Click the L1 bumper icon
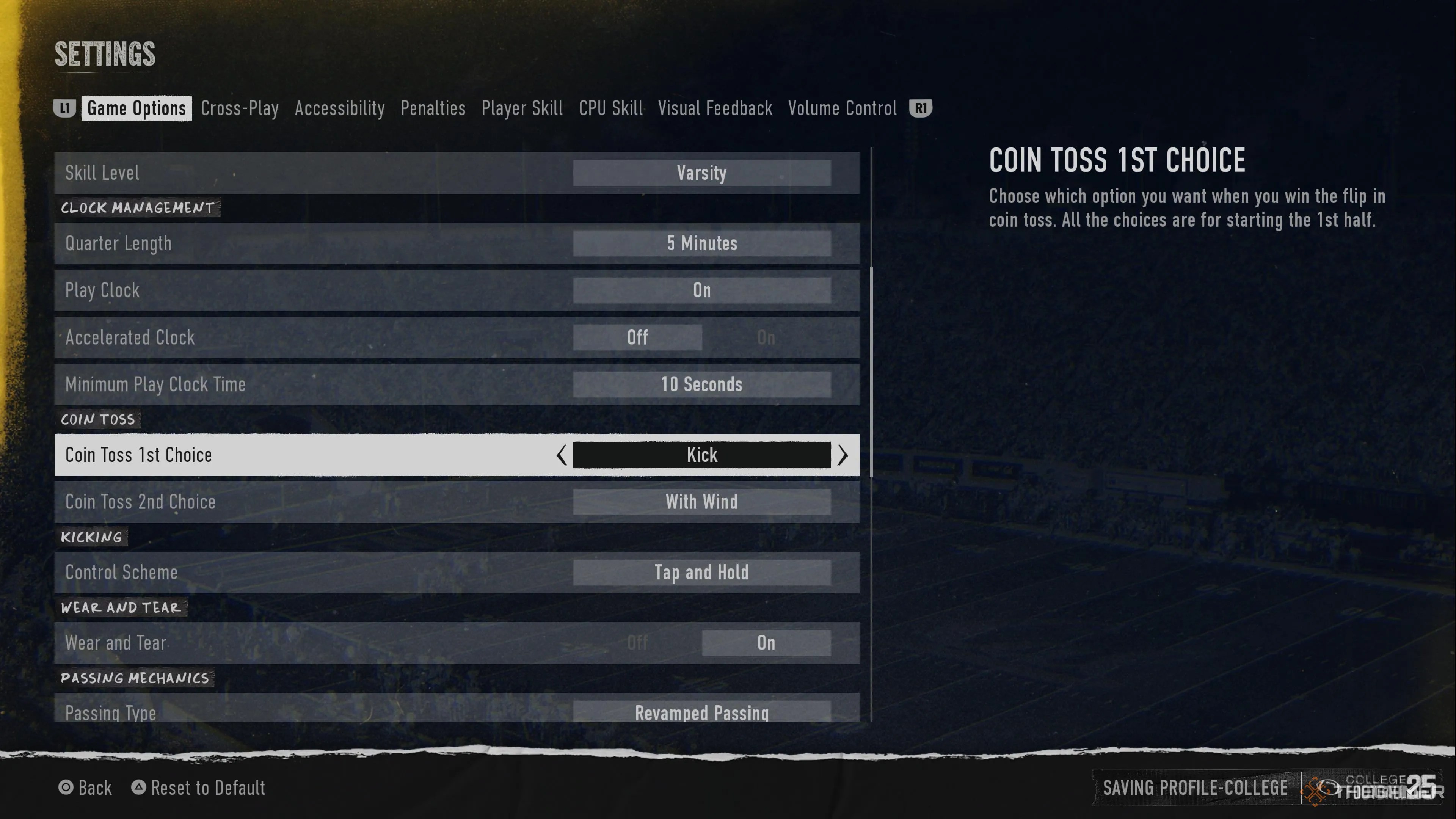Image resolution: width=1456 pixels, height=819 pixels. click(x=65, y=108)
